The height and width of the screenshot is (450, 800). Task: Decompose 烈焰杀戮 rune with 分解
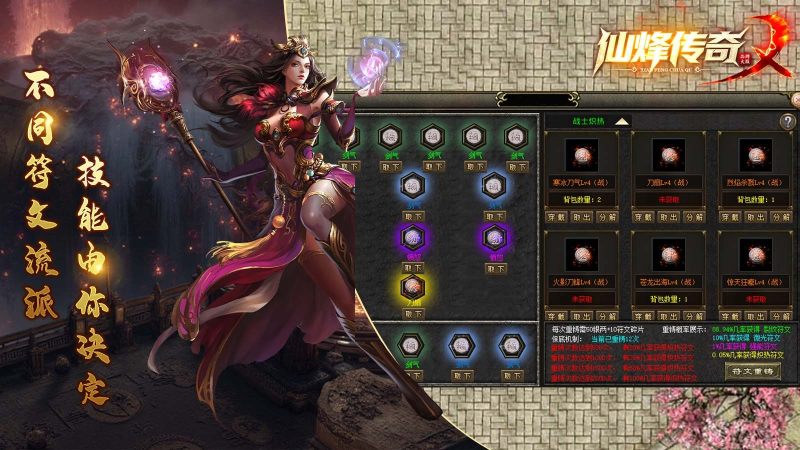tap(780, 215)
